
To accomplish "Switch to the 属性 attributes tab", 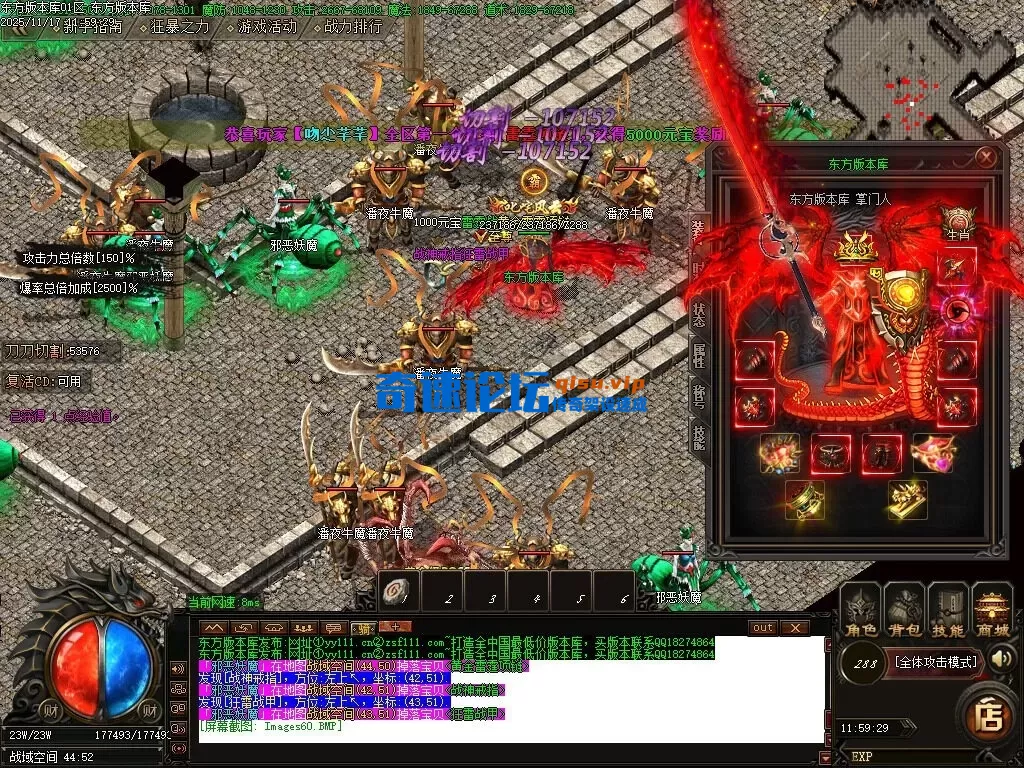I will (x=700, y=357).
